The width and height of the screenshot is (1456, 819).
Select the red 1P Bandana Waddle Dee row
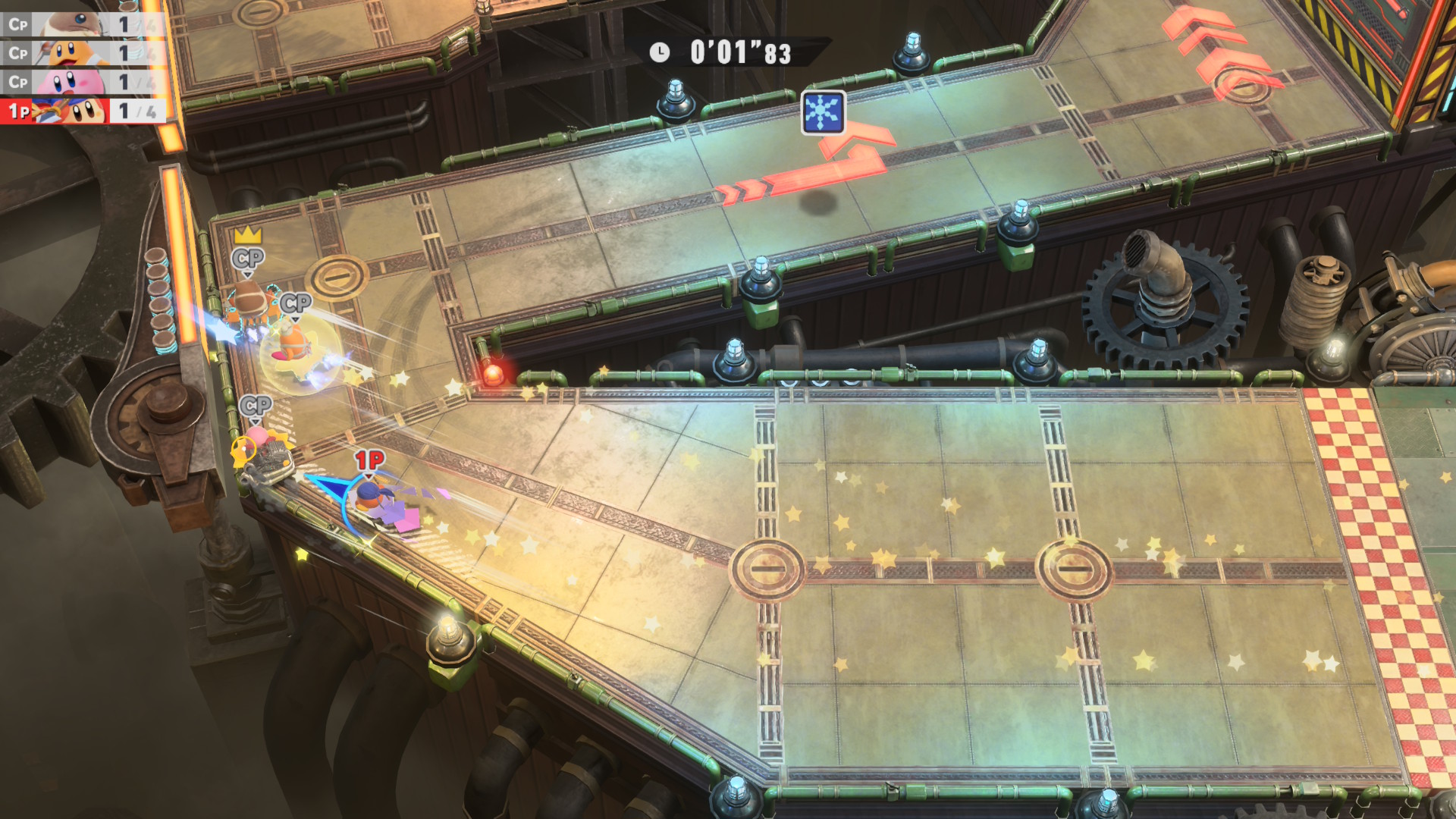coord(82,111)
